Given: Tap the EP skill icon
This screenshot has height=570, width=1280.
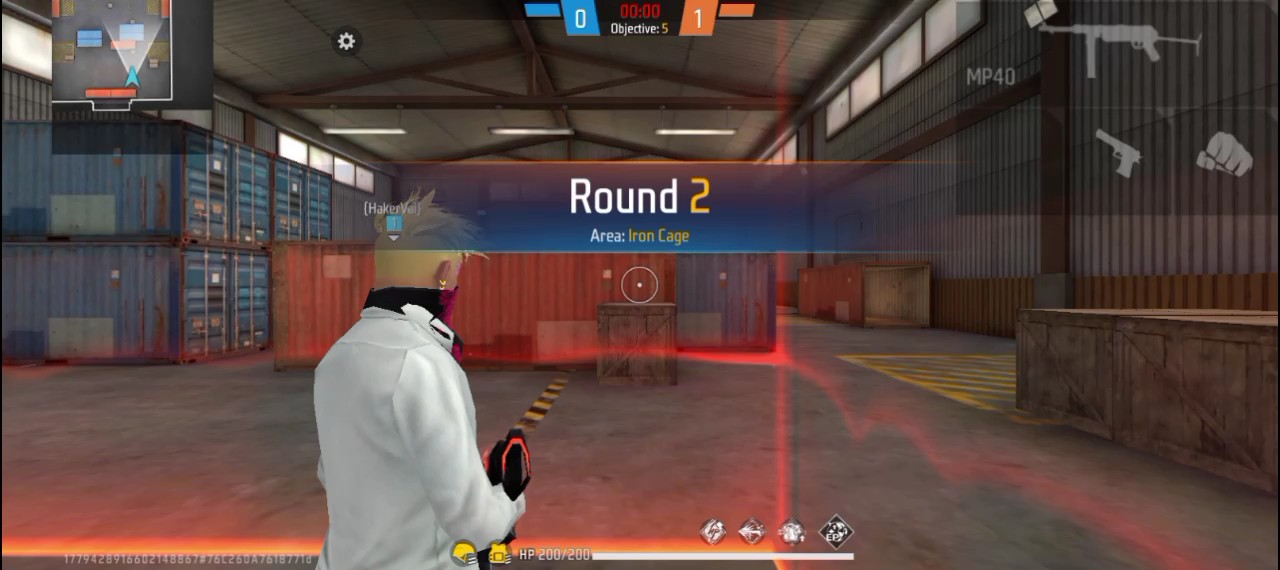Looking at the screenshot, I should pyautogui.click(x=835, y=531).
